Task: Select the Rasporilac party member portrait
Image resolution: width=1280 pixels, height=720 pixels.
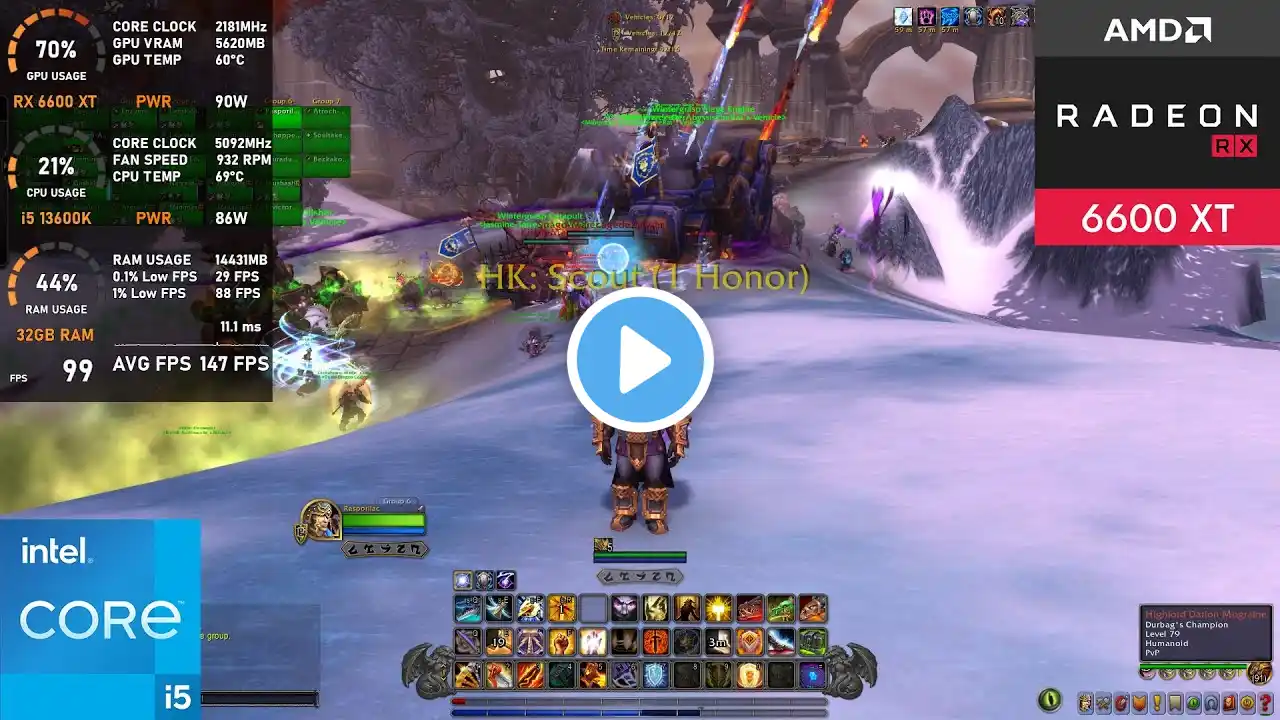Action: (x=320, y=520)
